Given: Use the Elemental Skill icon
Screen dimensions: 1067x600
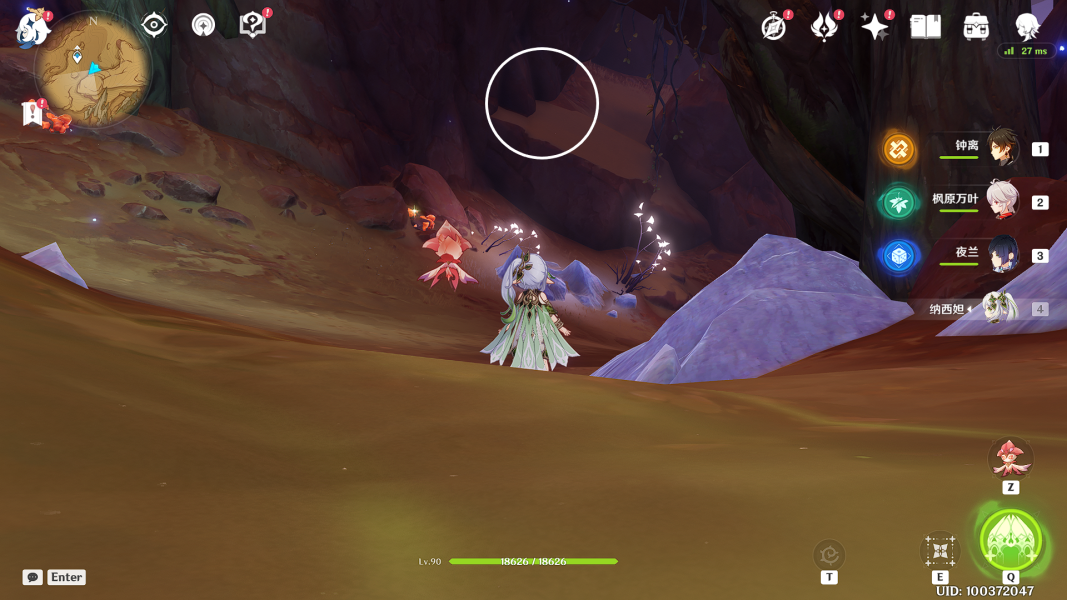Looking at the screenshot, I should pos(940,550).
